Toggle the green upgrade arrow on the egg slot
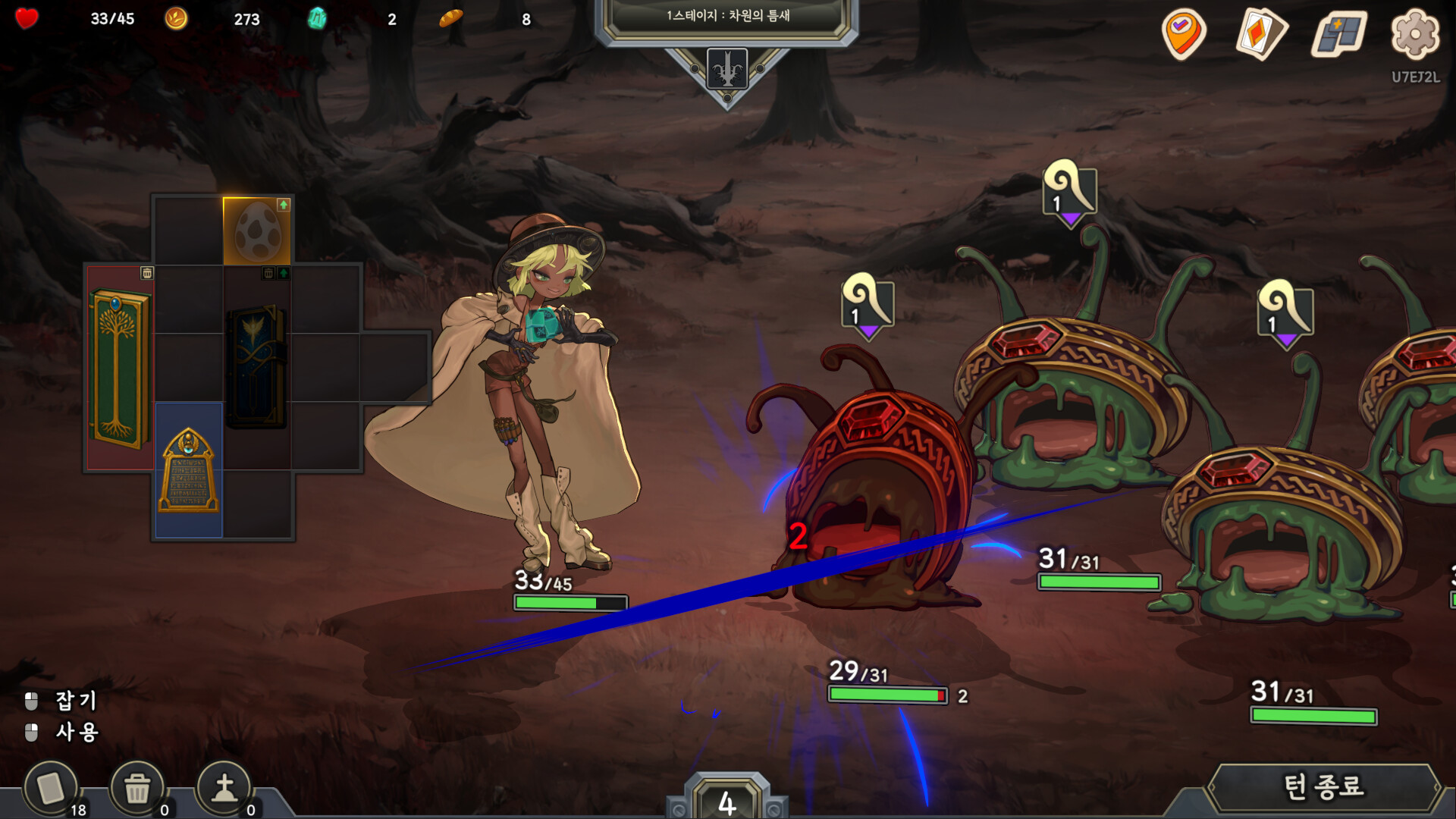1456x819 pixels. pyautogui.click(x=282, y=206)
